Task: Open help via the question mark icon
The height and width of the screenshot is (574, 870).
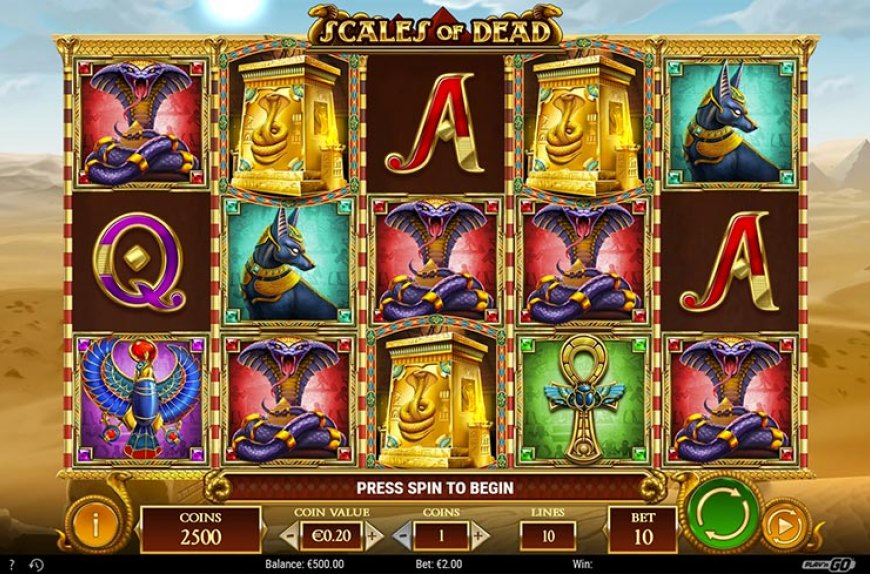Action: click(x=10, y=564)
